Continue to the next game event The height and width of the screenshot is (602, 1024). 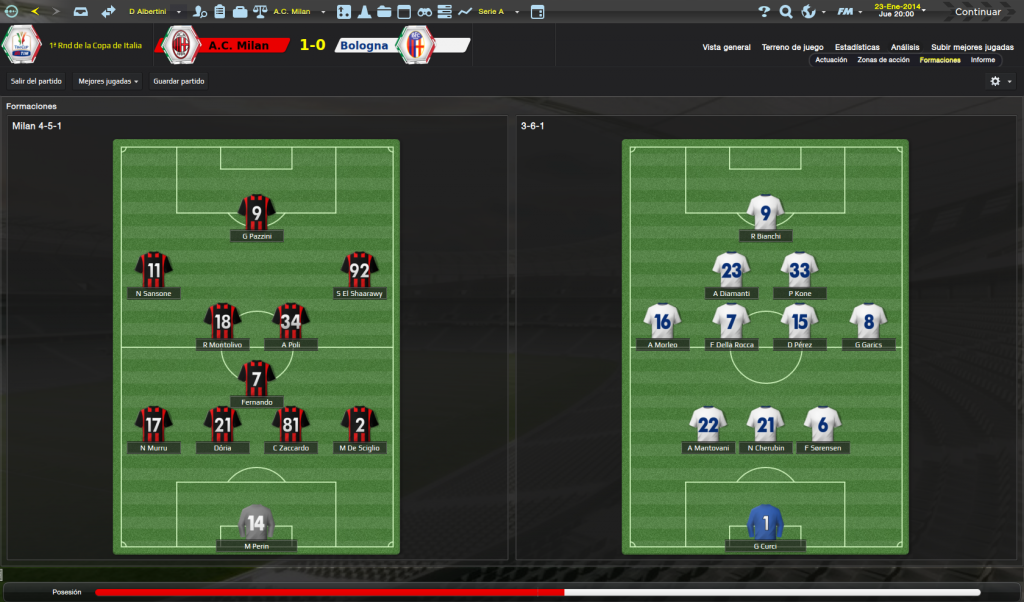tap(977, 12)
